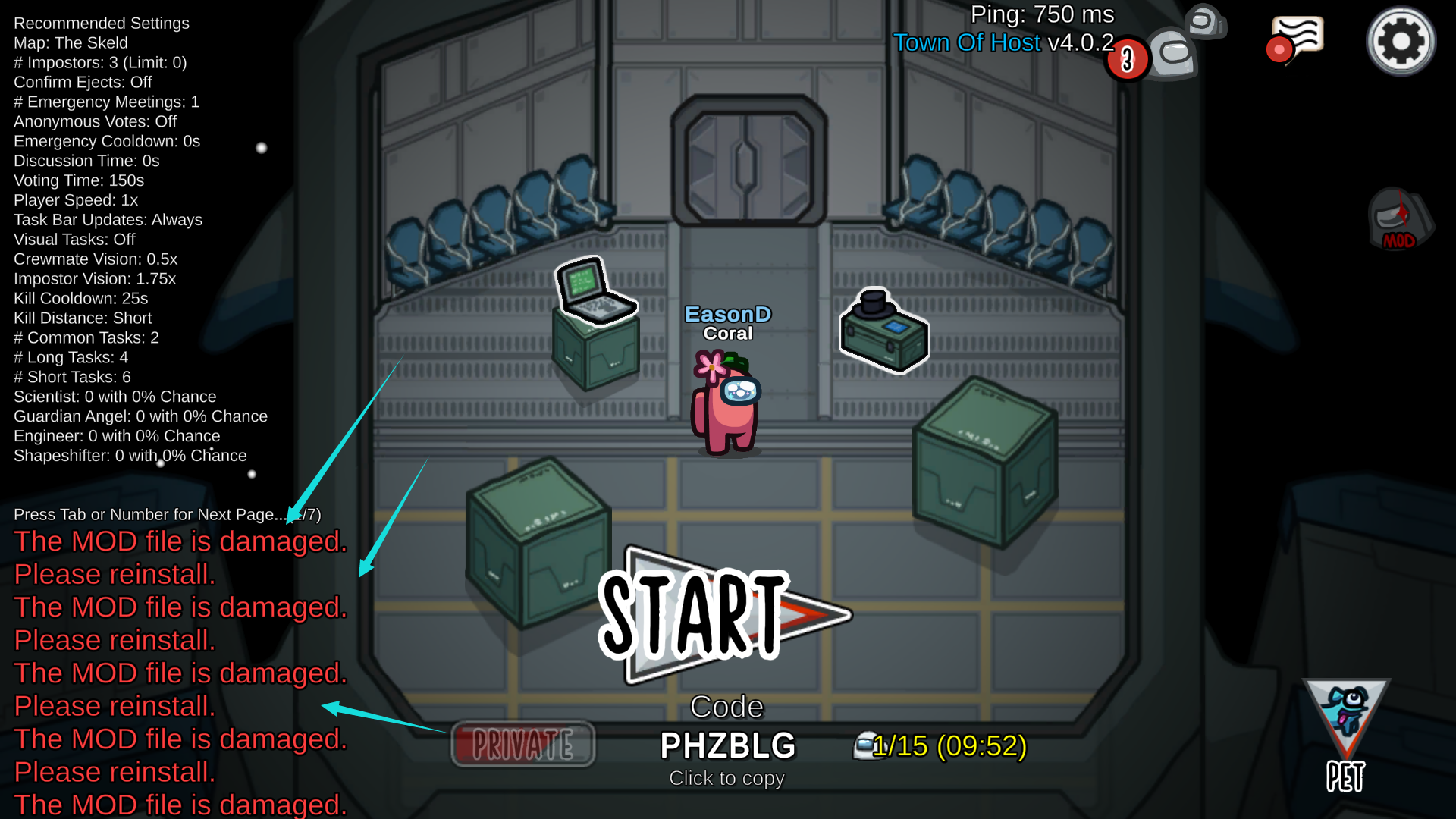Toggle the PRIVATE lobby button

pyautogui.click(x=523, y=744)
